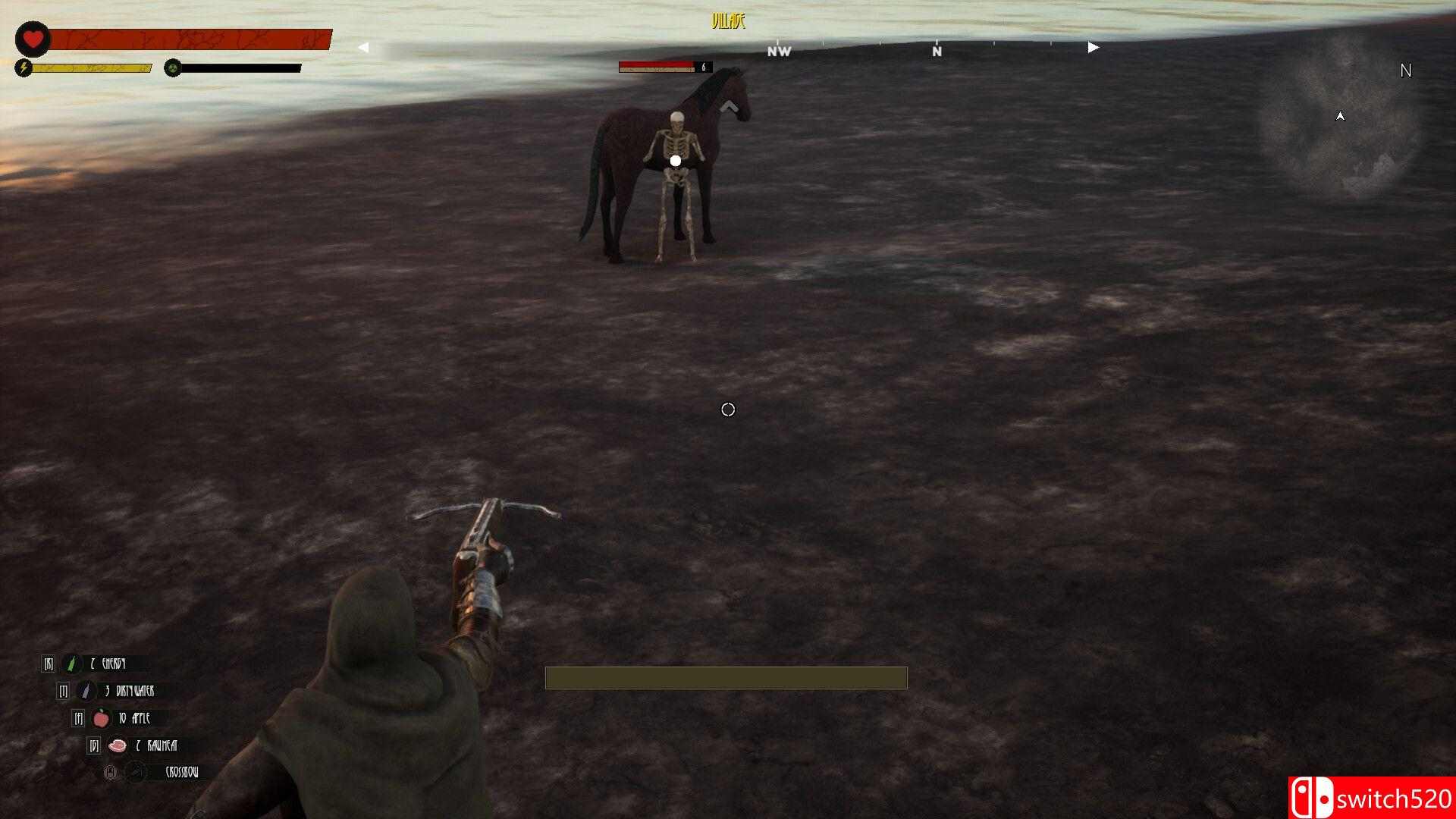Select the Raw Meat icon in slot G
1456x819 pixels.
[118, 746]
